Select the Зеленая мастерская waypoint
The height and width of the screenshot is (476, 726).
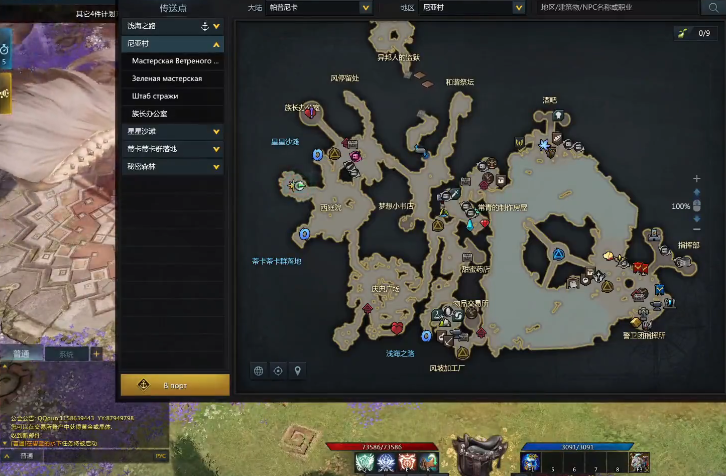coord(167,78)
